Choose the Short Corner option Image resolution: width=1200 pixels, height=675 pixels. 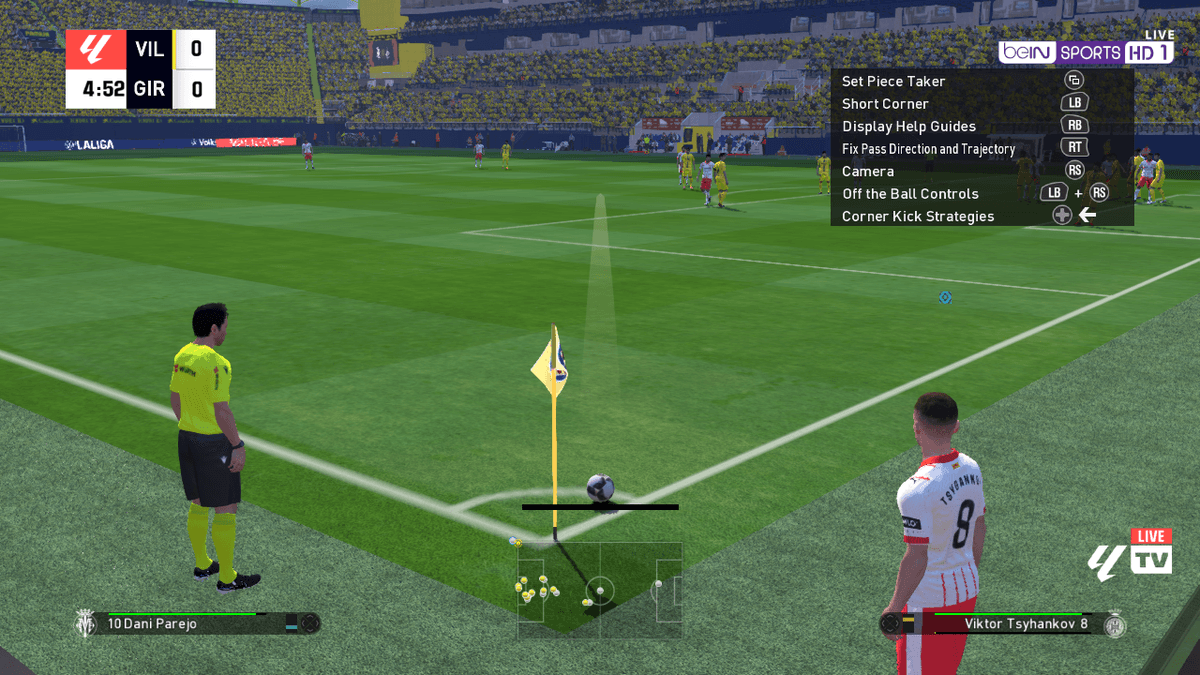885,104
